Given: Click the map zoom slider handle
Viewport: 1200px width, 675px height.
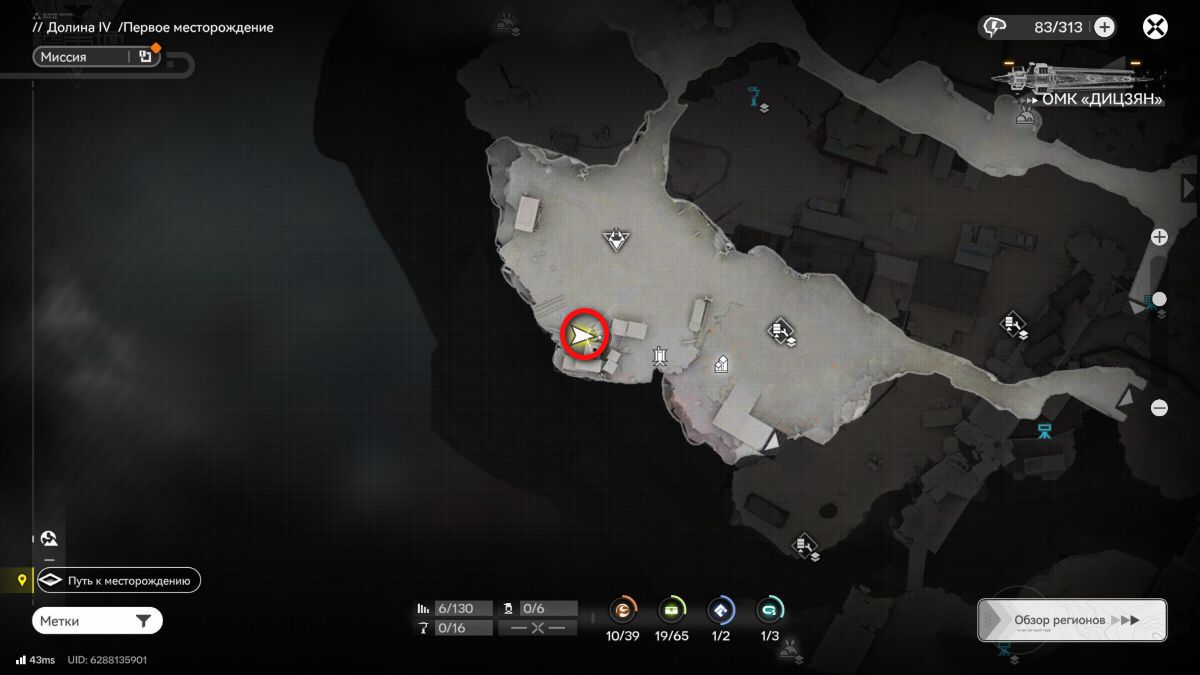Looking at the screenshot, I should point(1159,299).
